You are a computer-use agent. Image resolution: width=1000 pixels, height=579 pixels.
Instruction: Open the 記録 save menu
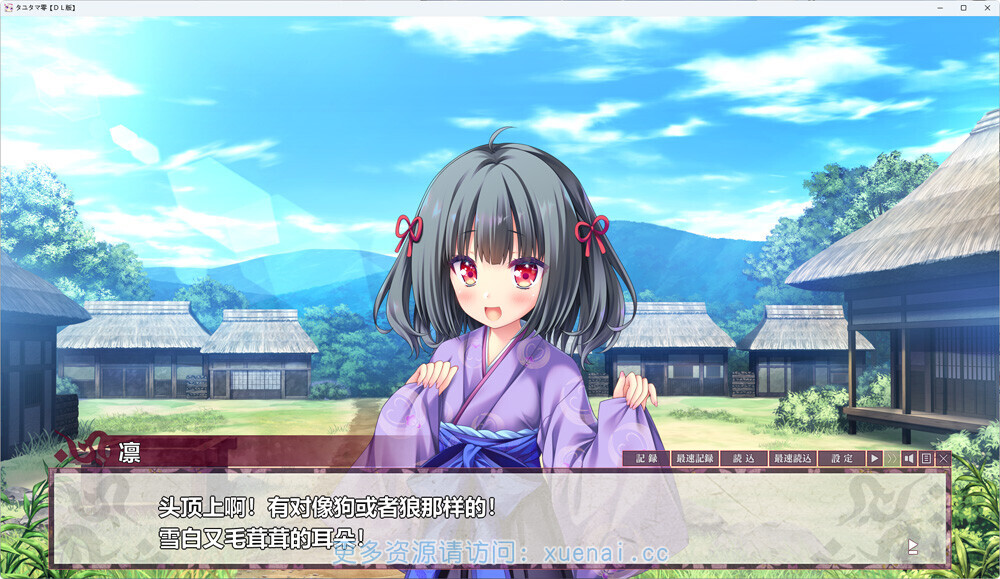click(x=646, y=458)
